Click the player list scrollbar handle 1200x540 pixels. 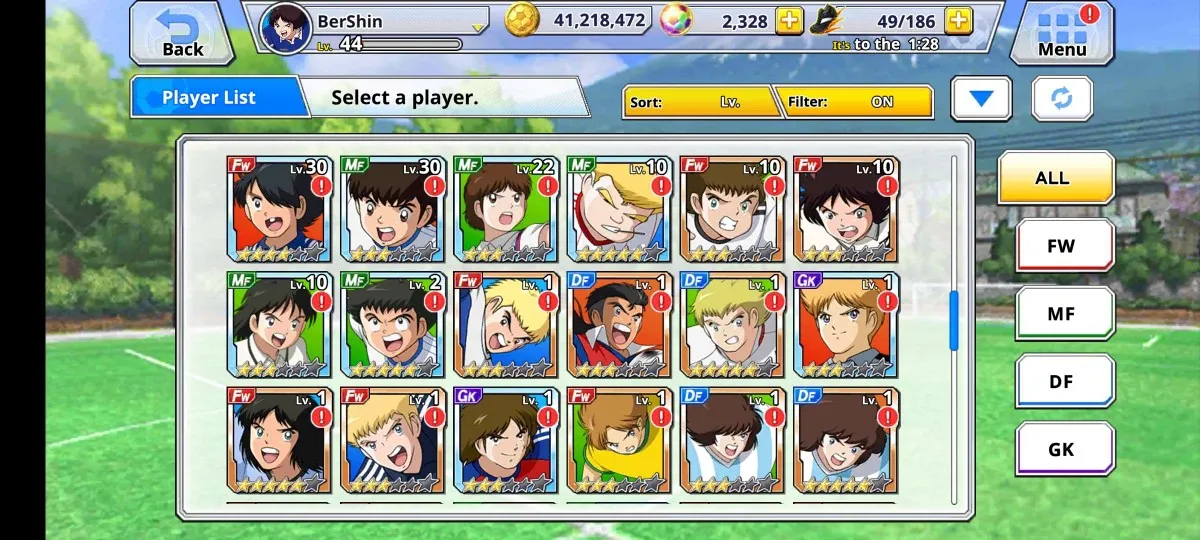[953, 320]
